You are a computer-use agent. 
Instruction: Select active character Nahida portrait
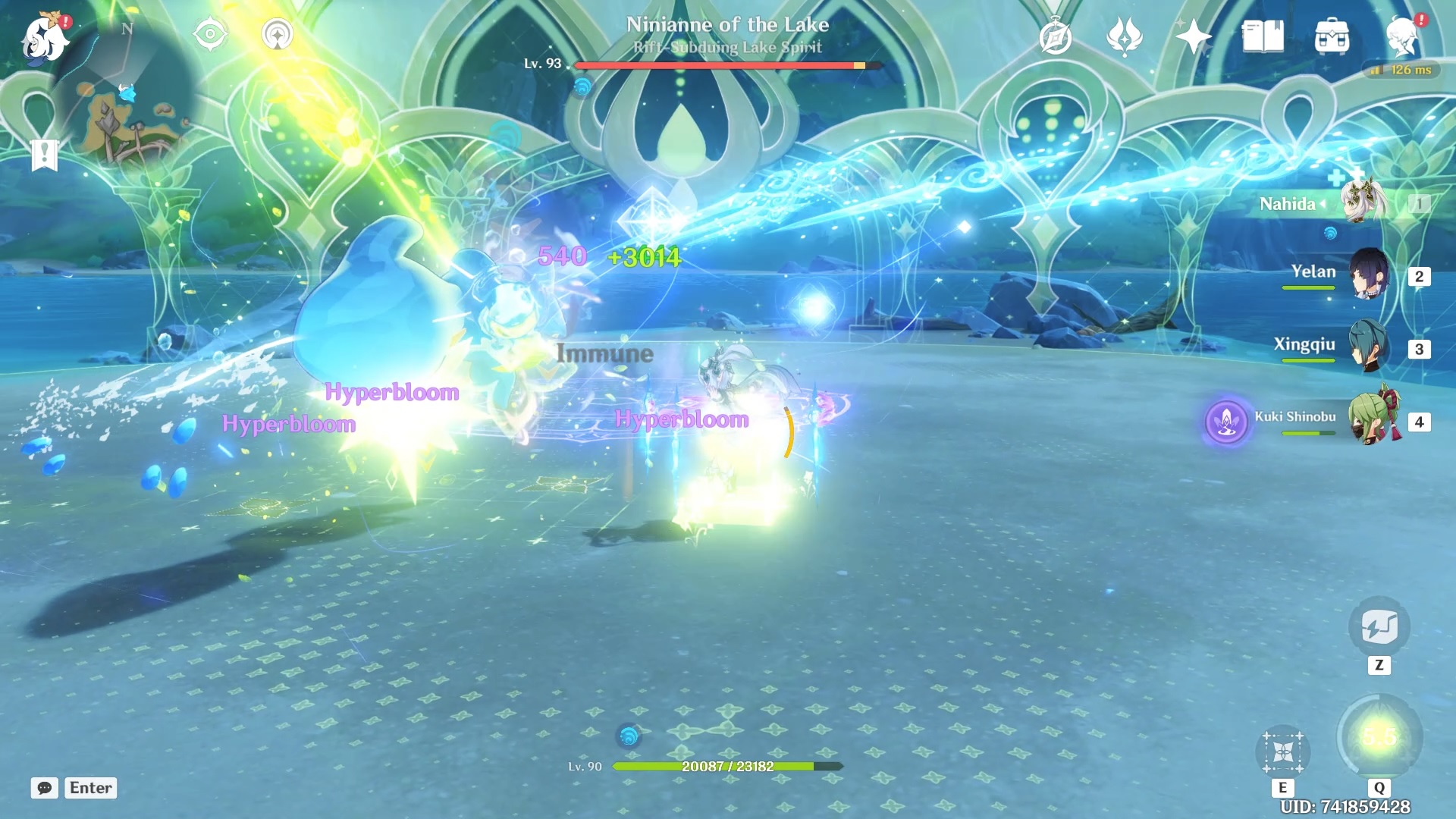1363,202
